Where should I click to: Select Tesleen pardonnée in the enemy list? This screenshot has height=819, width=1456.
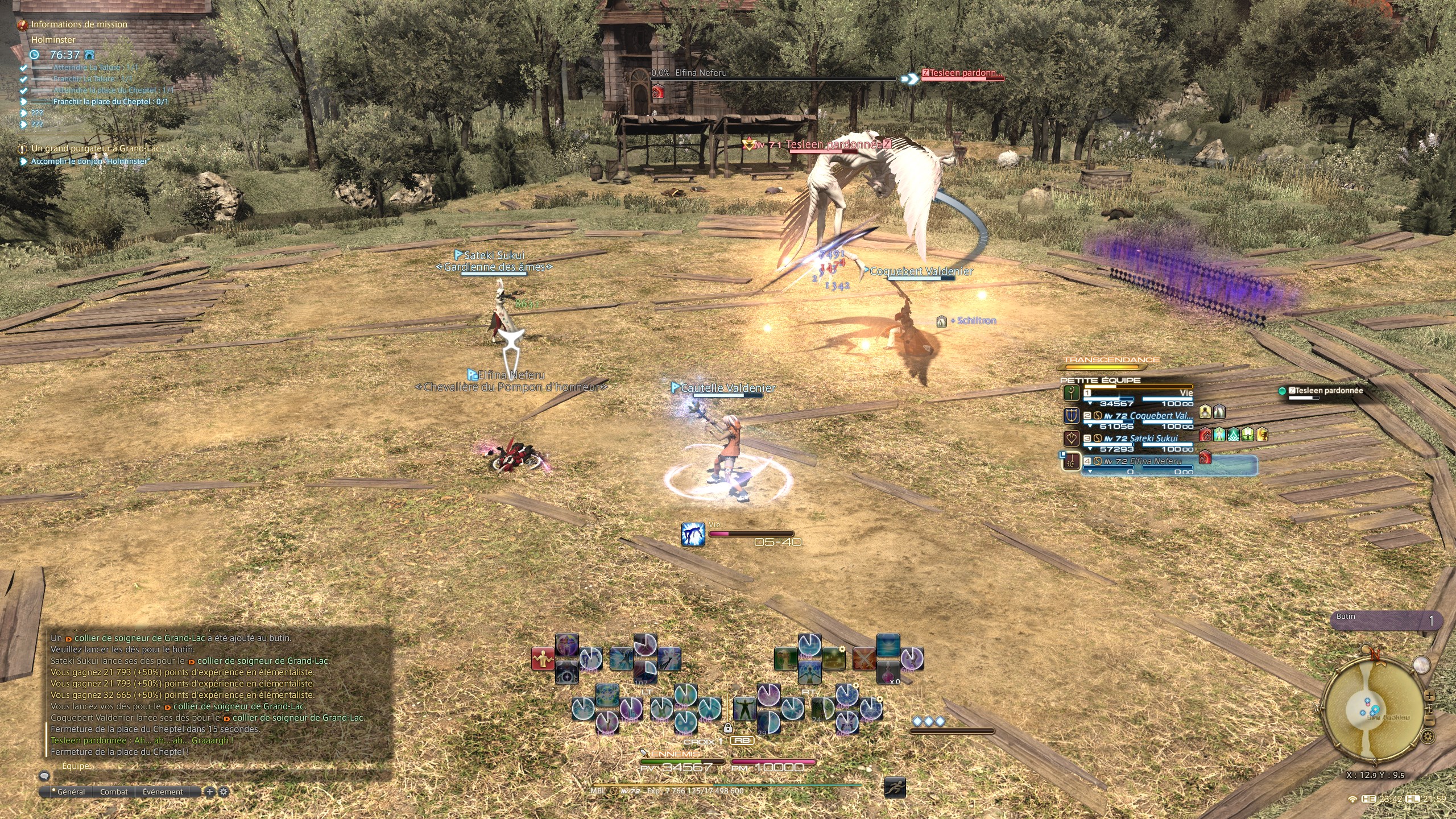pyautogui.click(x=1325, y=391)
